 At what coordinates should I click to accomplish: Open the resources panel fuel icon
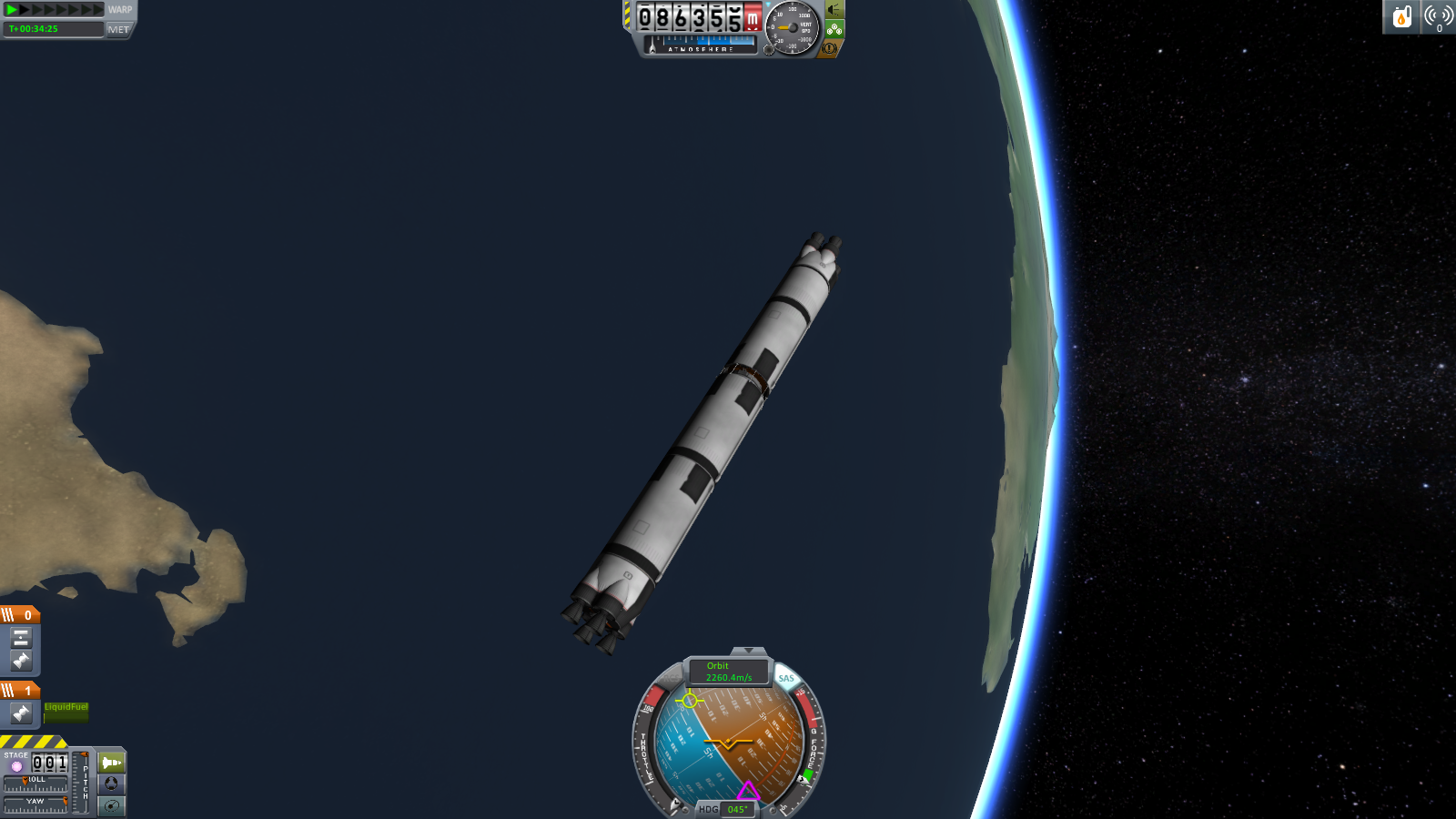tap(1401, 16)
